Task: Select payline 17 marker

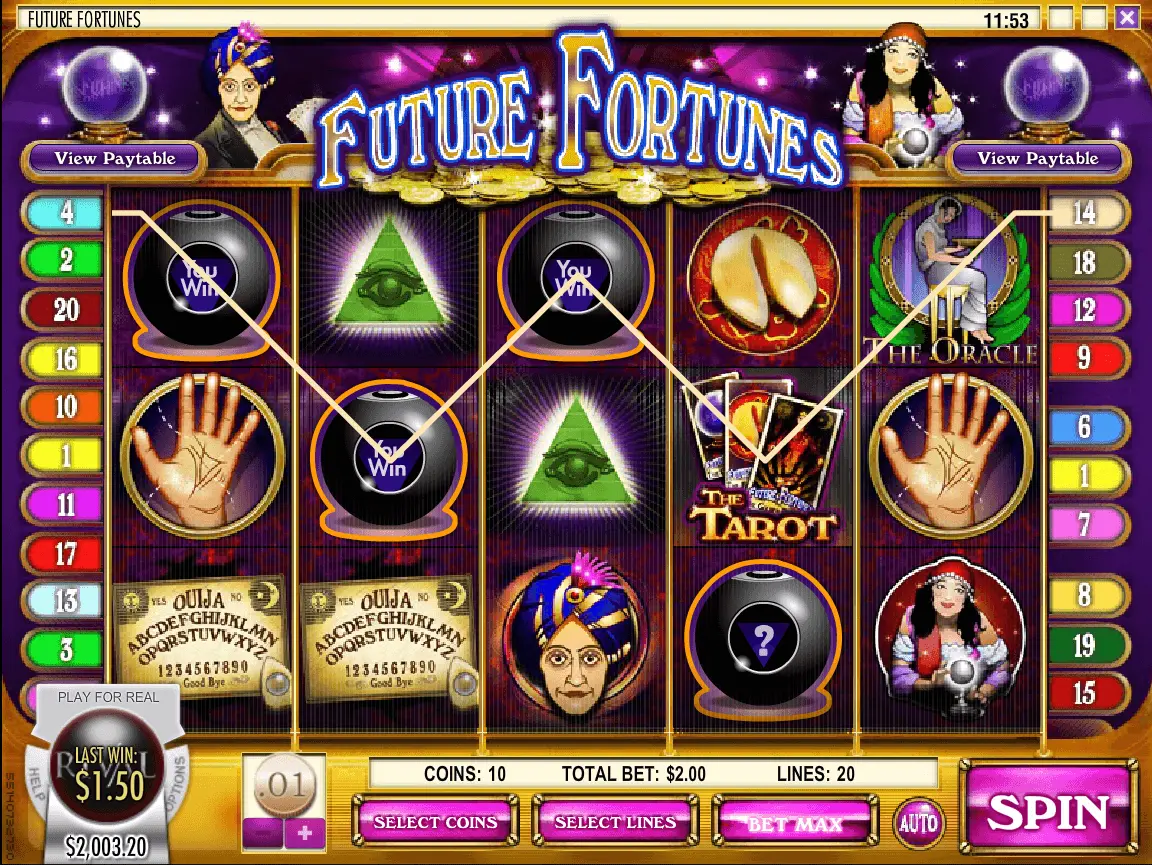Action: 64,552
